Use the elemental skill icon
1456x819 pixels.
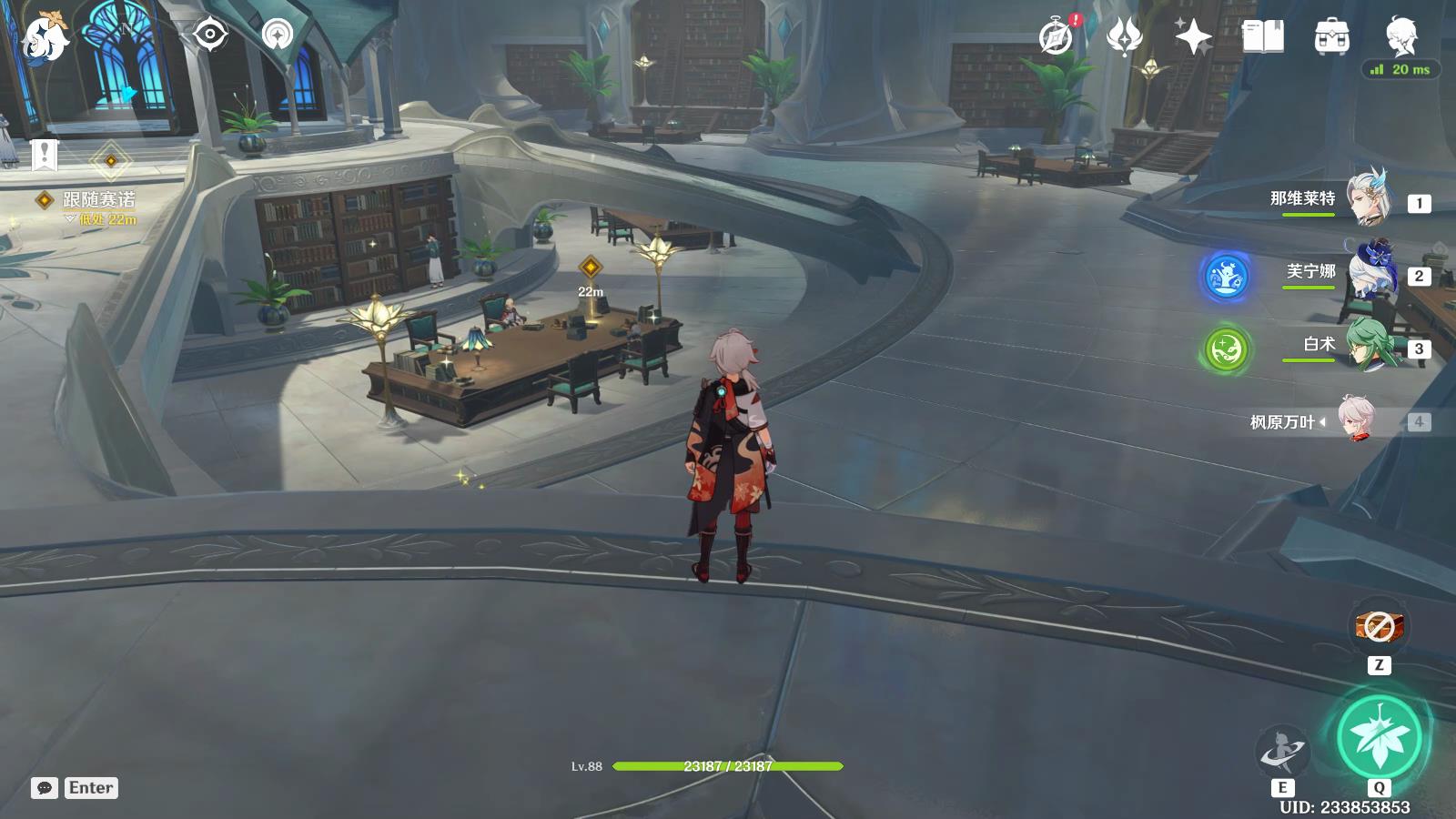[1281, 752]
